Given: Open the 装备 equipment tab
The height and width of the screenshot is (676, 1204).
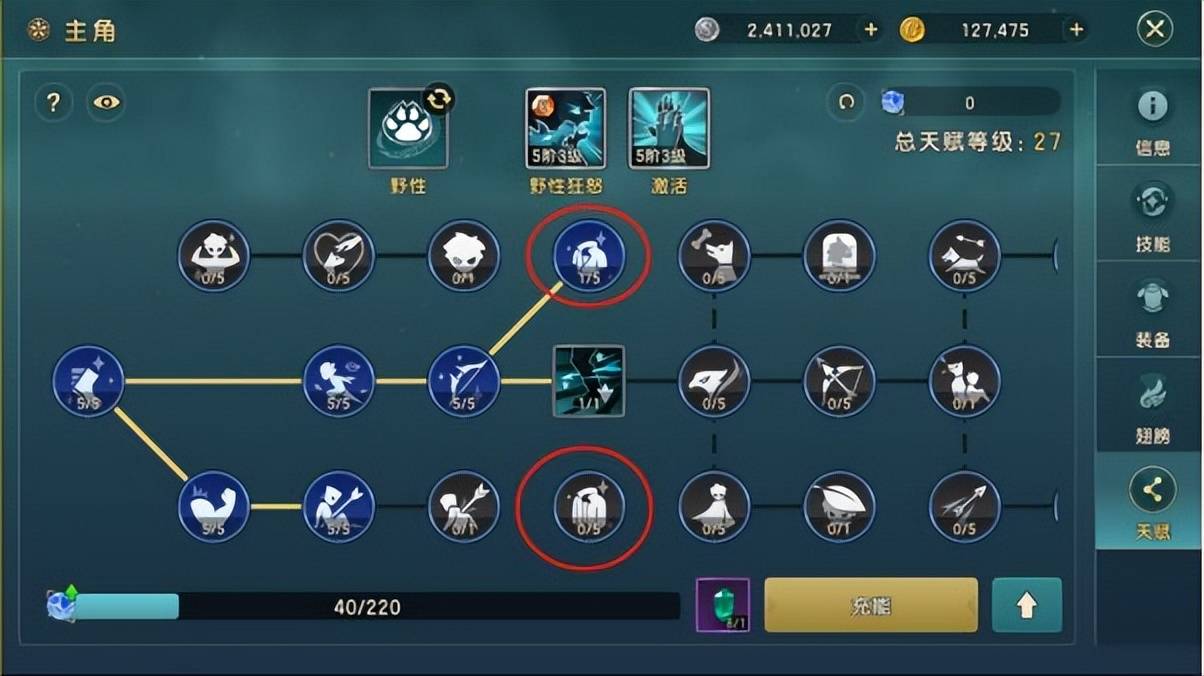Looking at the screenshot, I should click(x=1152, y=310).
